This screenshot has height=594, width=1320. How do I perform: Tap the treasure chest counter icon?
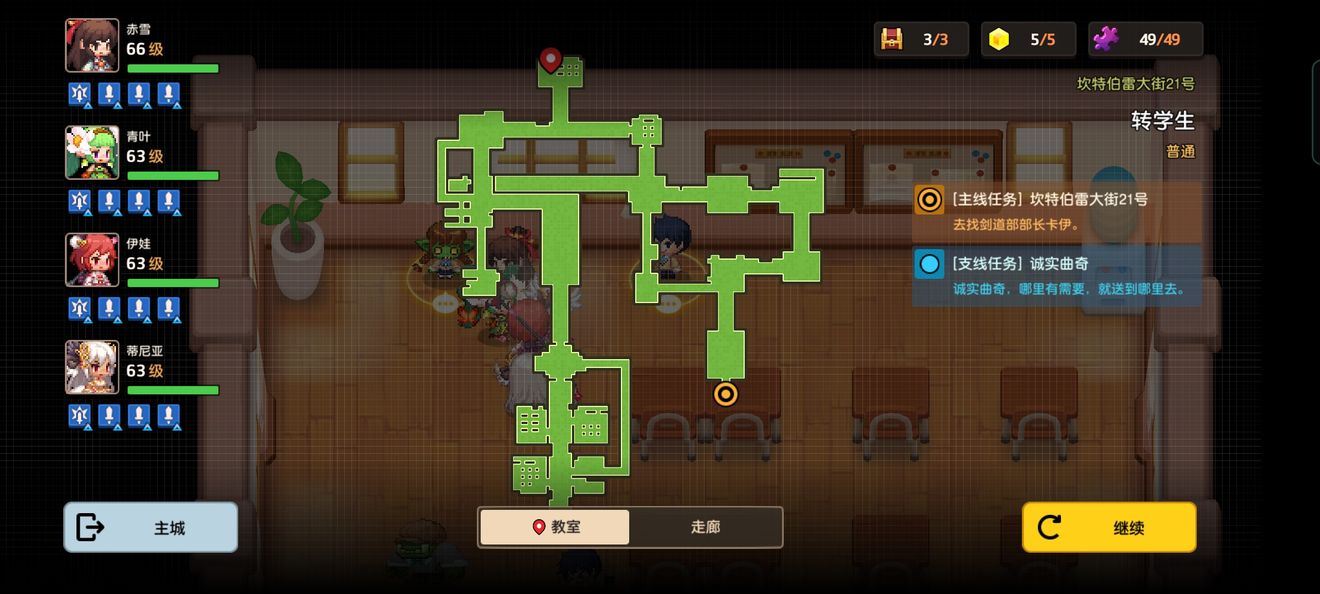[x=891, y=39]
